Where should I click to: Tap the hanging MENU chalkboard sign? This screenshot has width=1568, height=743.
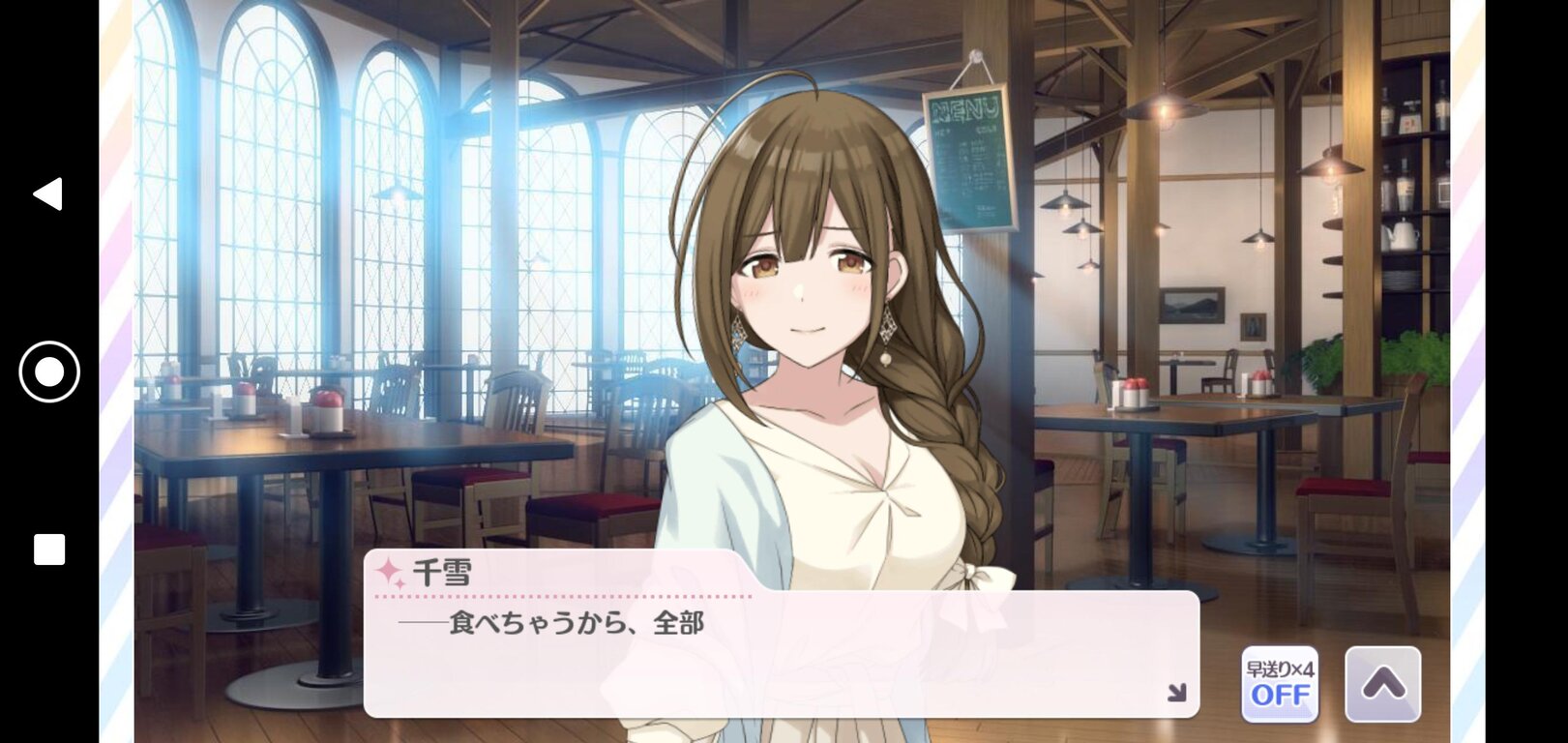(966, 155)
